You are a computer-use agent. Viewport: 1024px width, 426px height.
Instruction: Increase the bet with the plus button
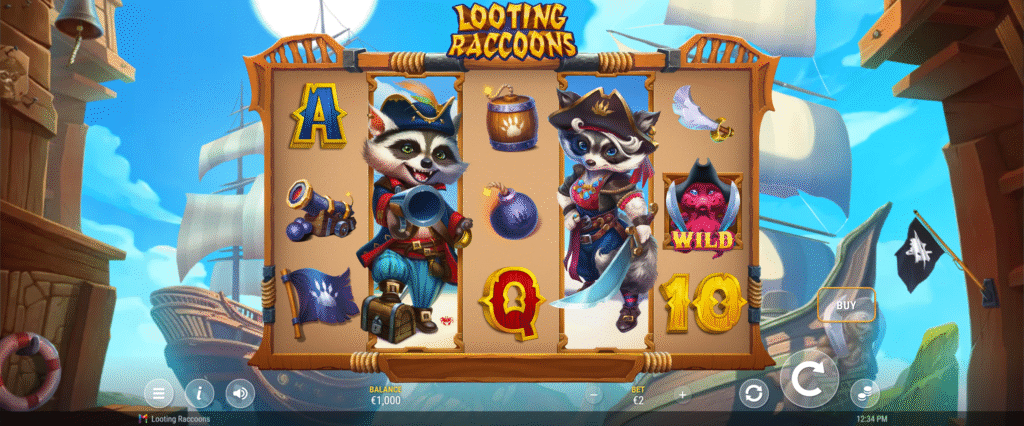point(683,395)
